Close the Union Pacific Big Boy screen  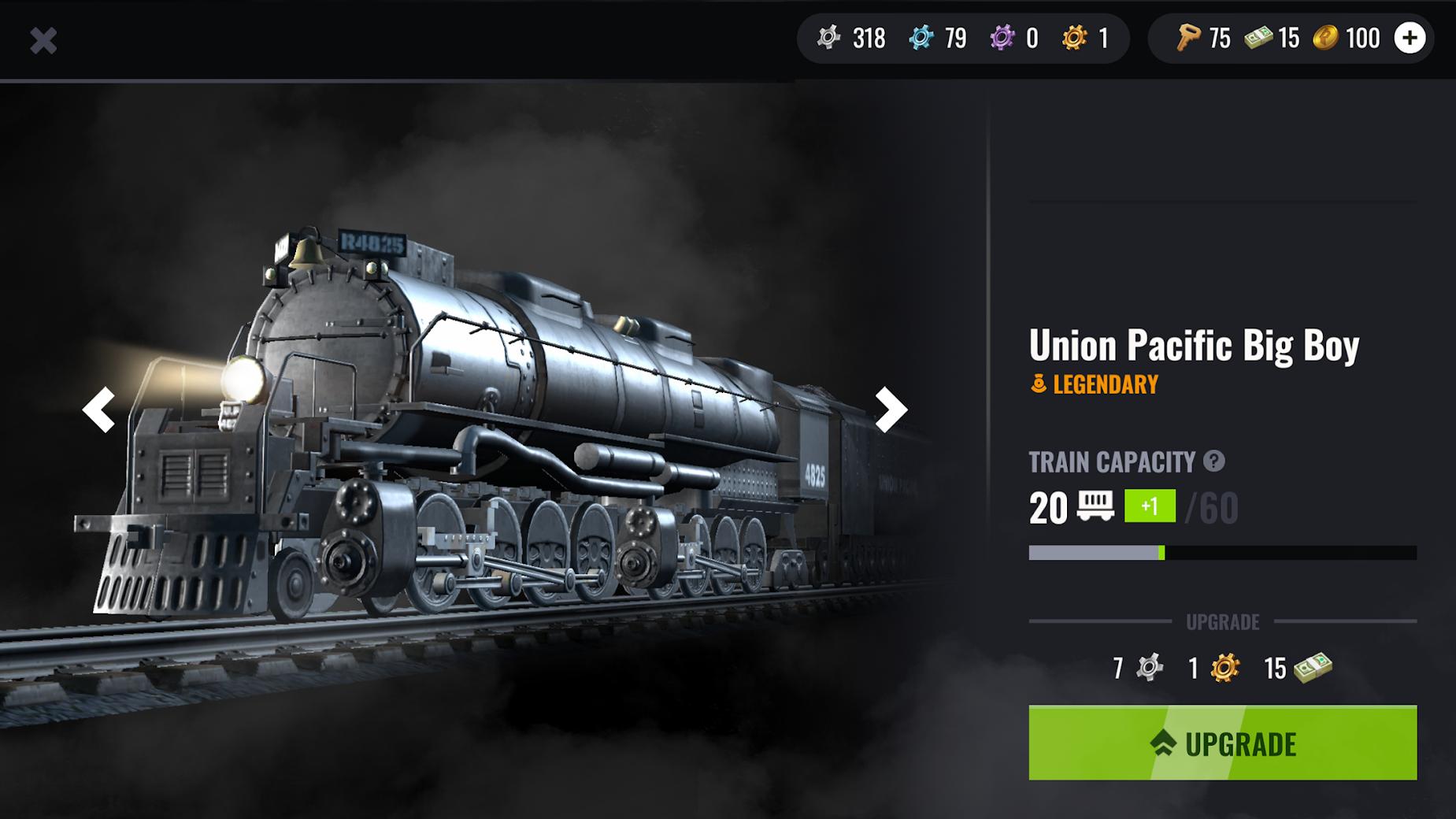[44, 41]
